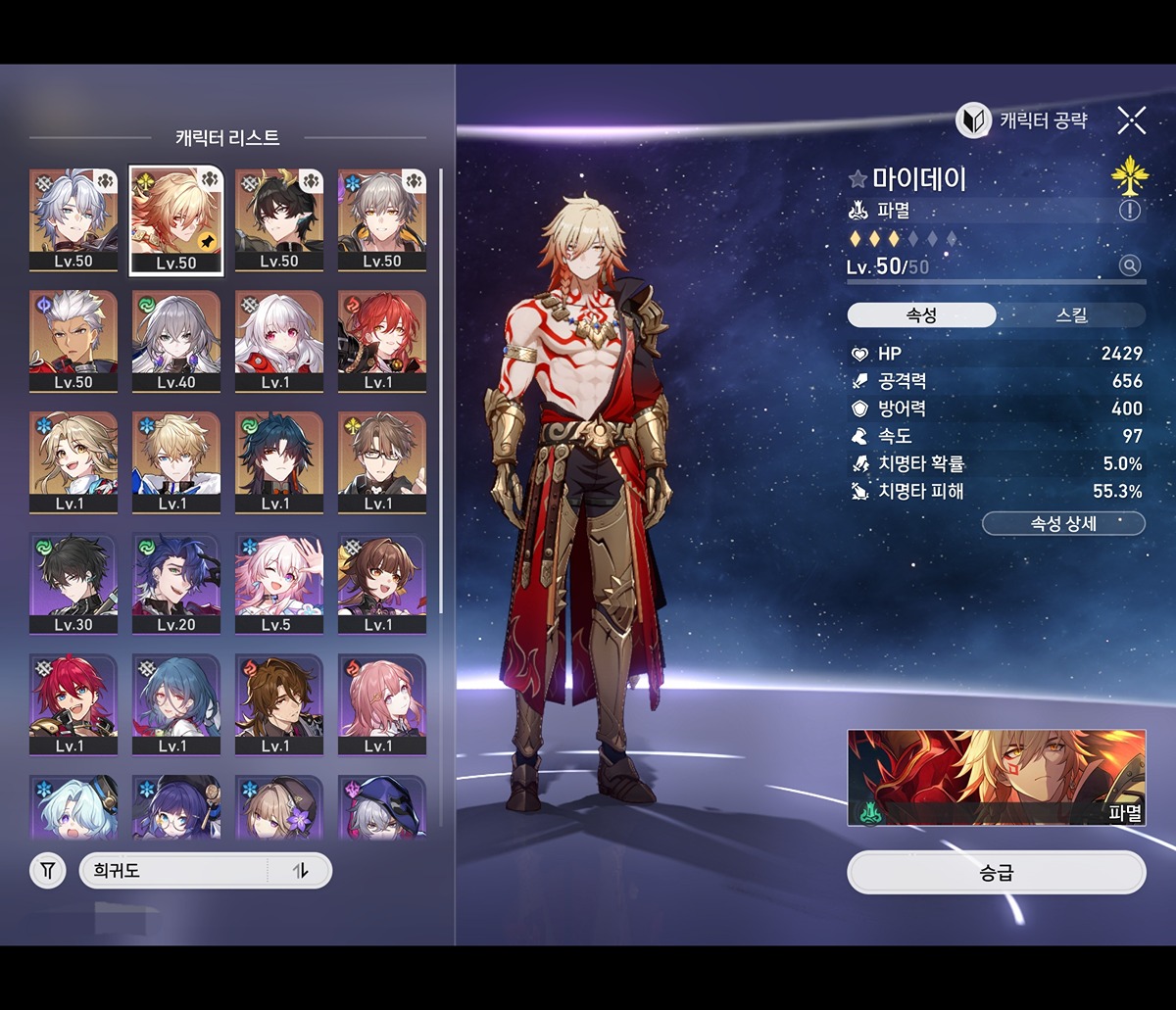Image resolution: width=1176 pixels, height=1010 pixels.
Task: Click the info exclamation icon beside 파멸
Action: 1130,211
